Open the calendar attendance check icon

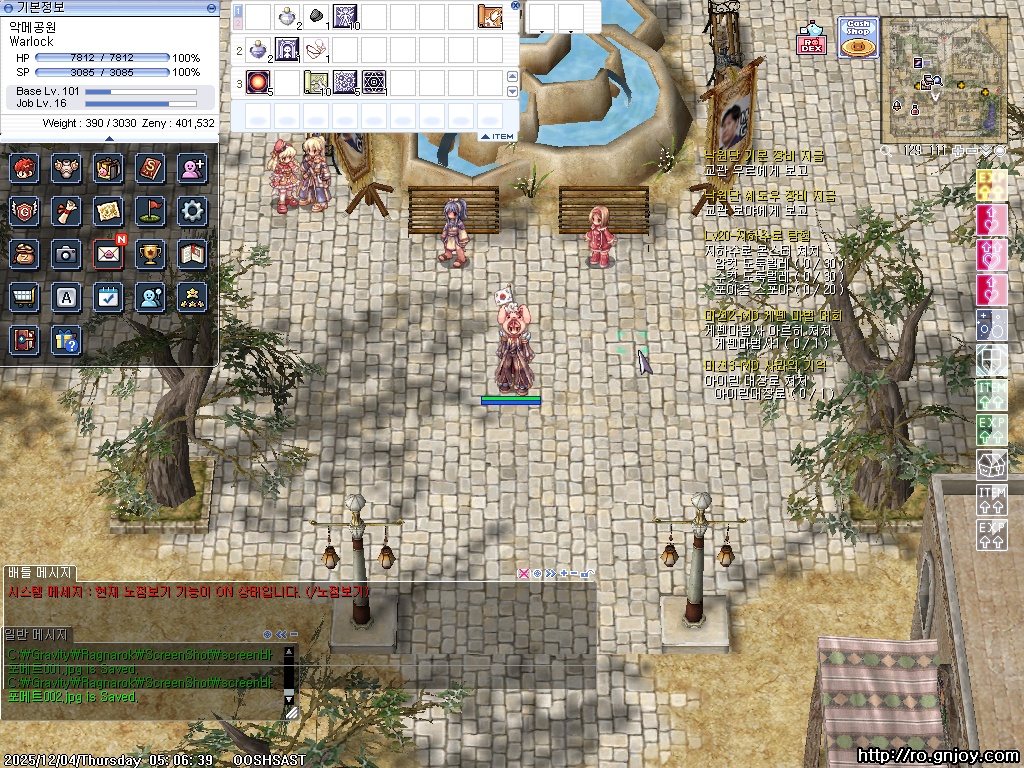click(x=108, y=297)
